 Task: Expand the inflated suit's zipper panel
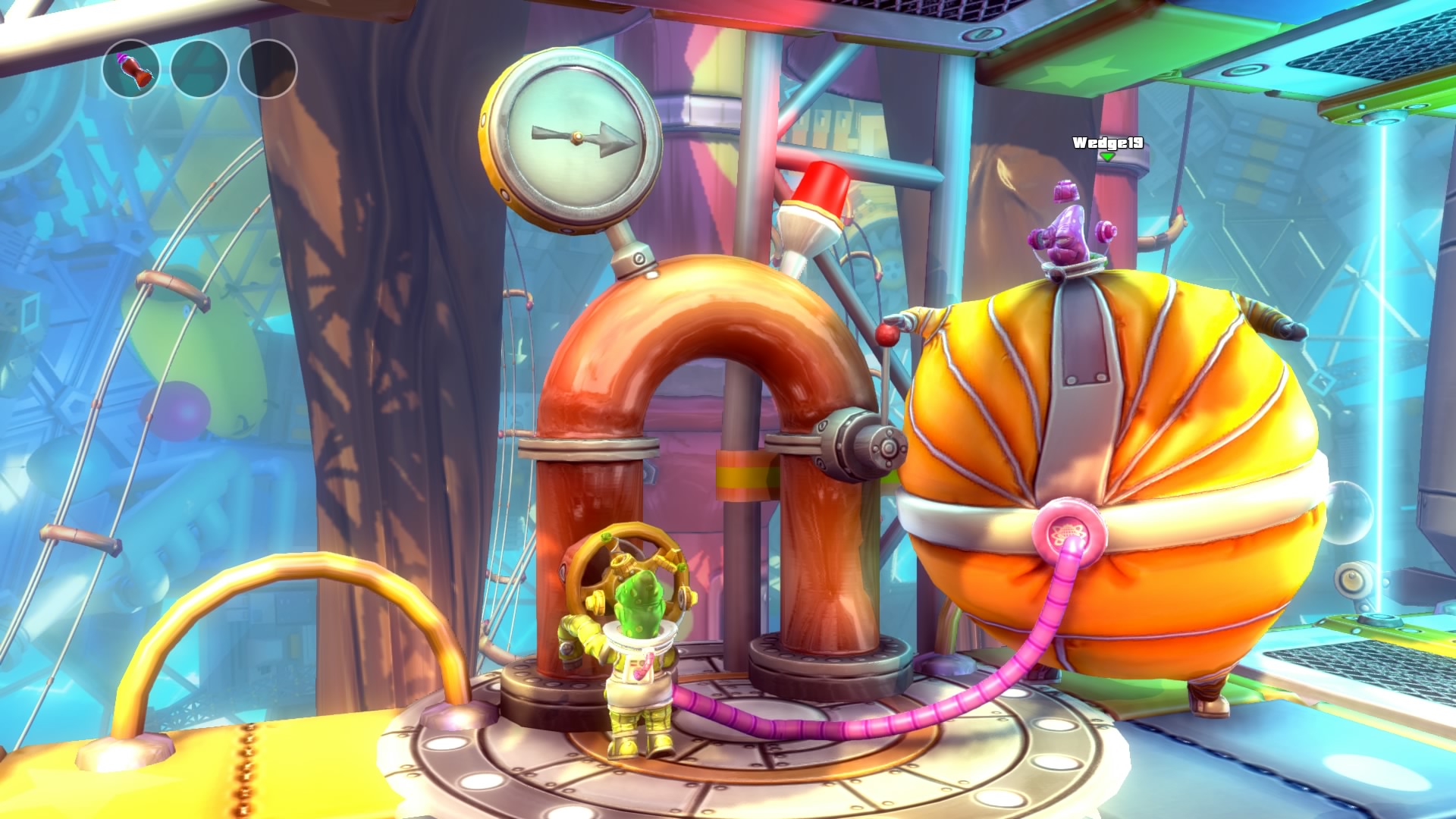[1077, 379]
